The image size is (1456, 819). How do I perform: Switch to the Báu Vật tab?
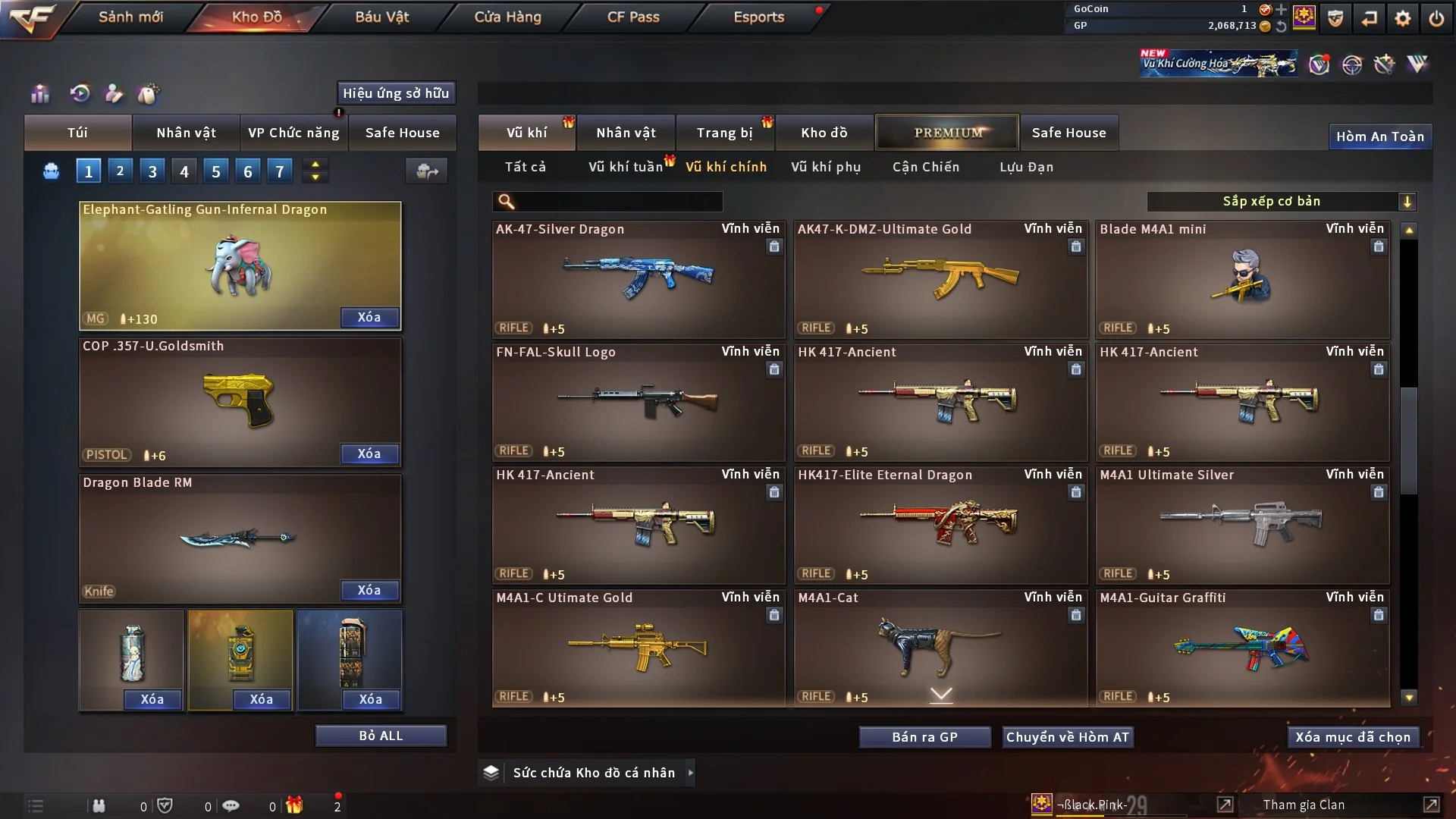381,17
